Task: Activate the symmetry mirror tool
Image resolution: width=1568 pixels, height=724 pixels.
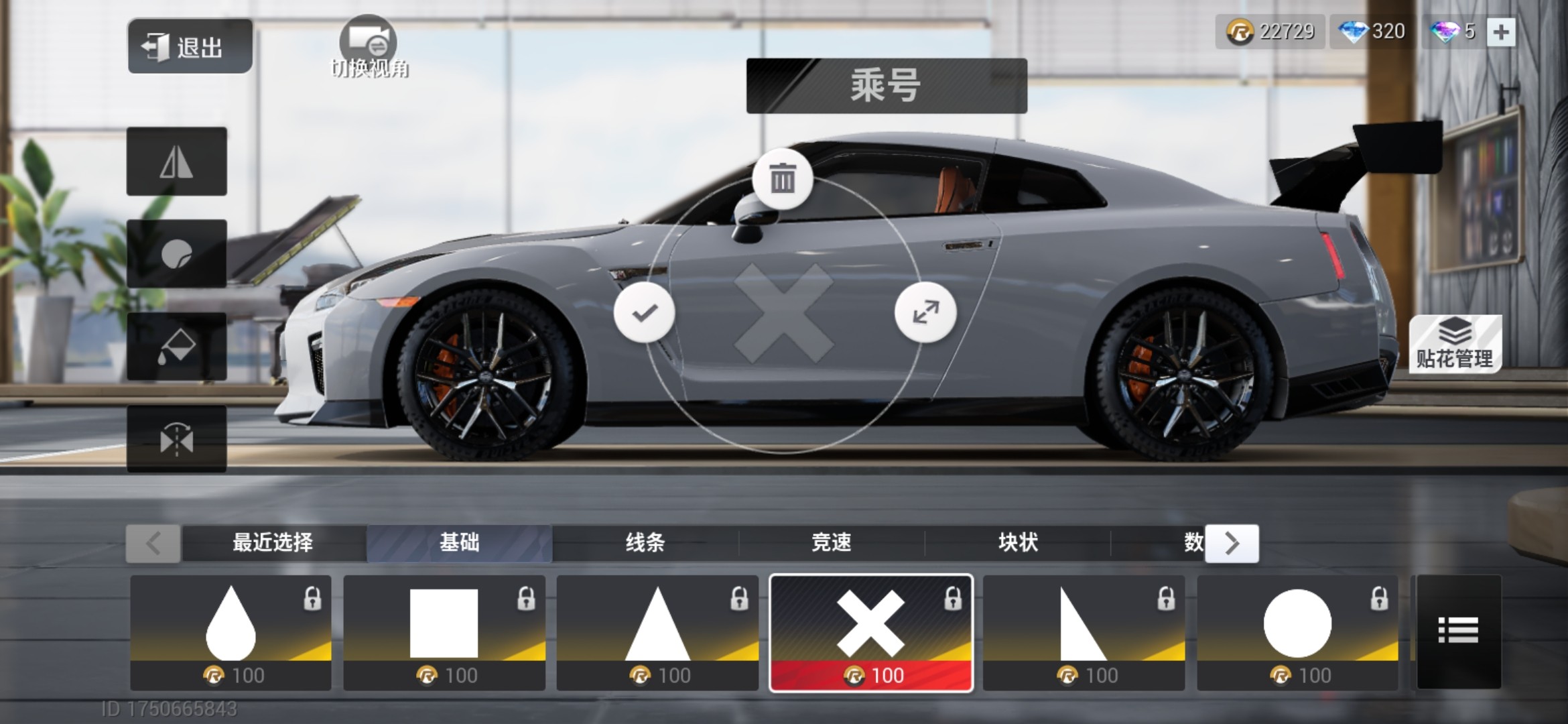Action: click(177, 439)
